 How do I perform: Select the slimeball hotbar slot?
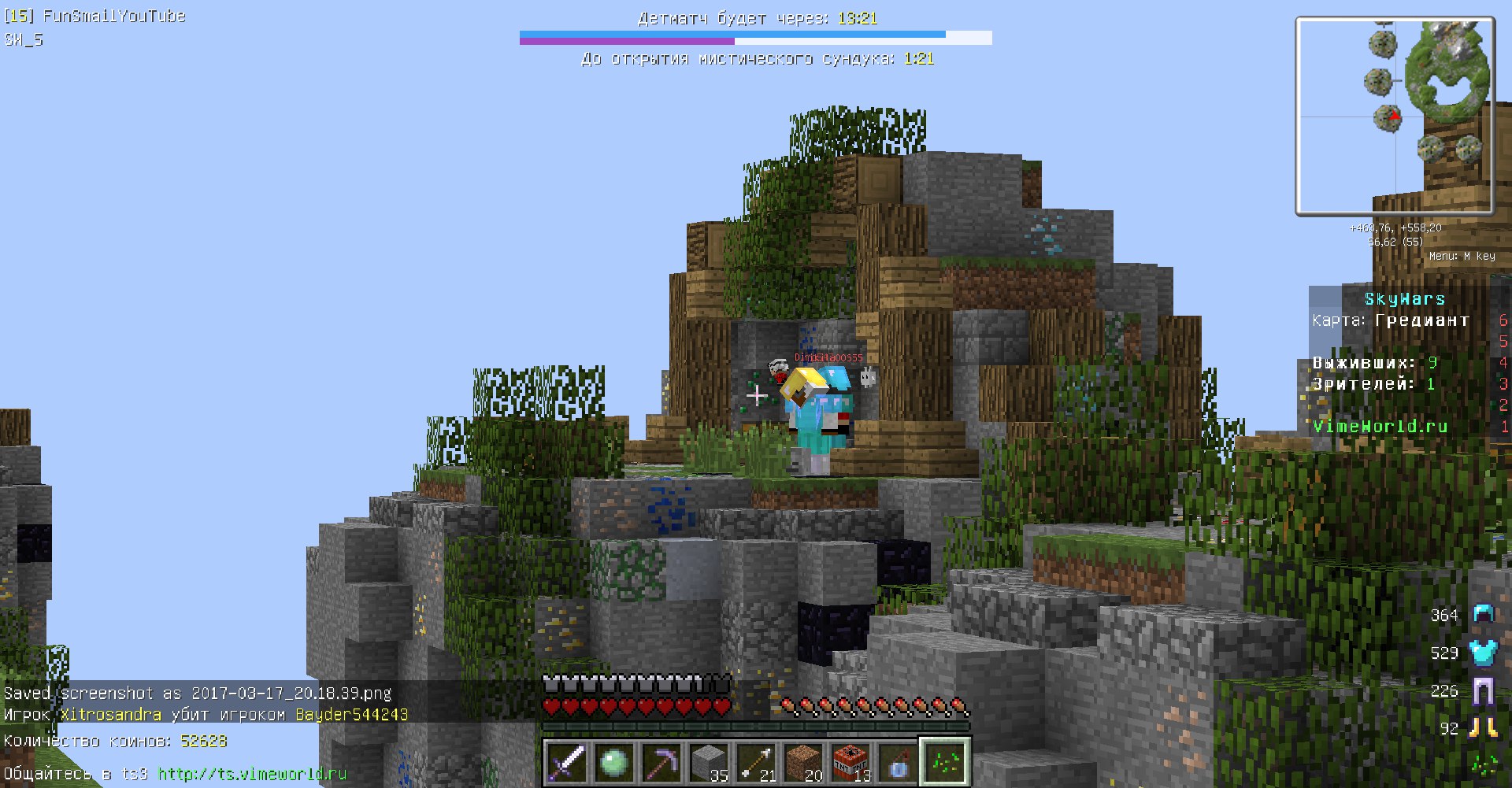point(613,762)
